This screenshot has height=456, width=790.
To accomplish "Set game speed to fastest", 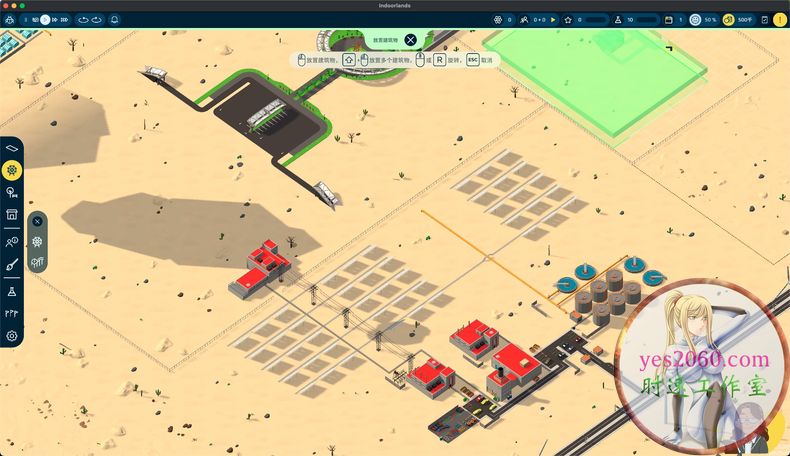I will tap(66, 19).
